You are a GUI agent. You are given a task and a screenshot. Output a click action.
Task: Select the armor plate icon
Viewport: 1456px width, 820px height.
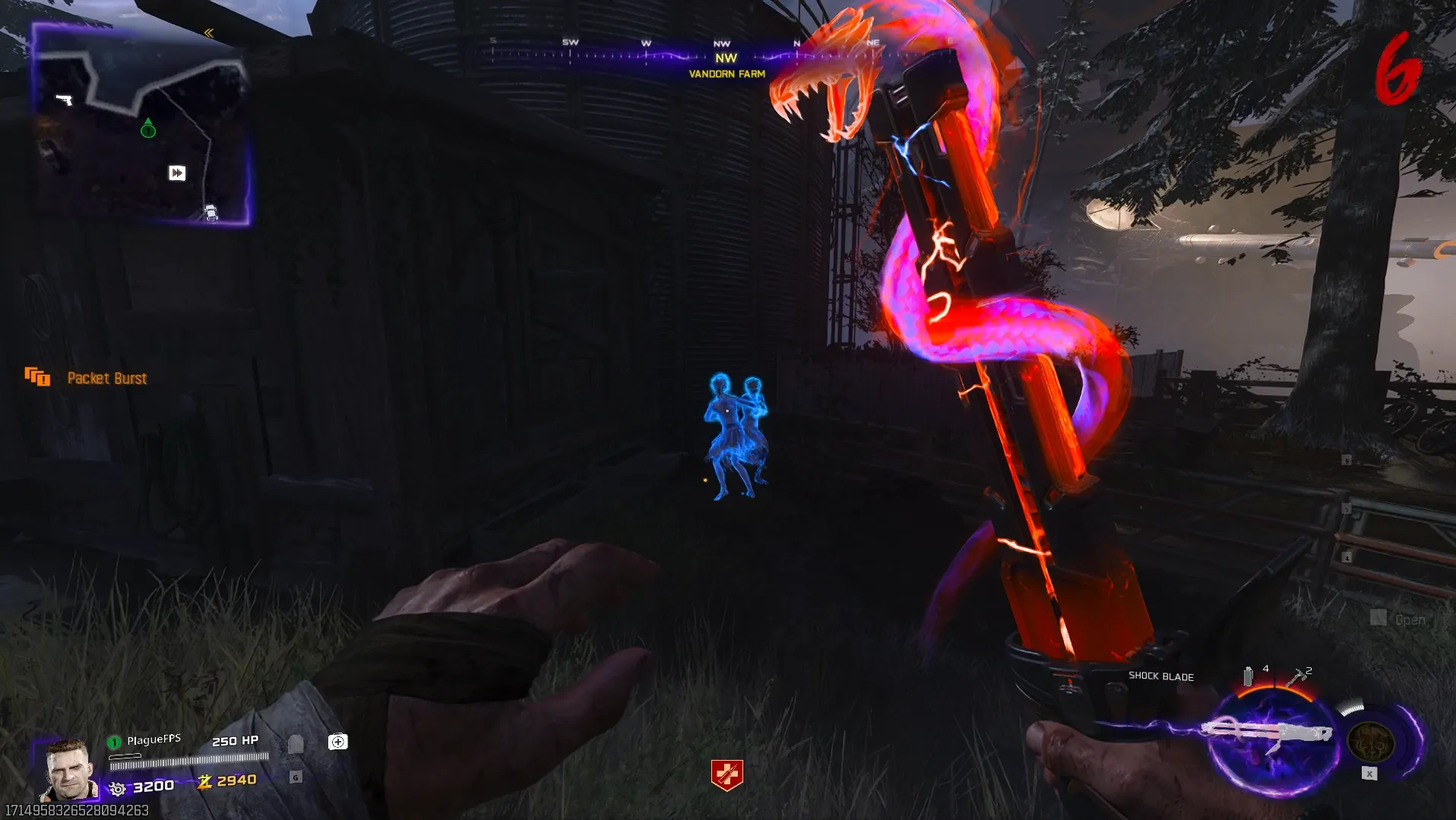[x=296, y=743]
